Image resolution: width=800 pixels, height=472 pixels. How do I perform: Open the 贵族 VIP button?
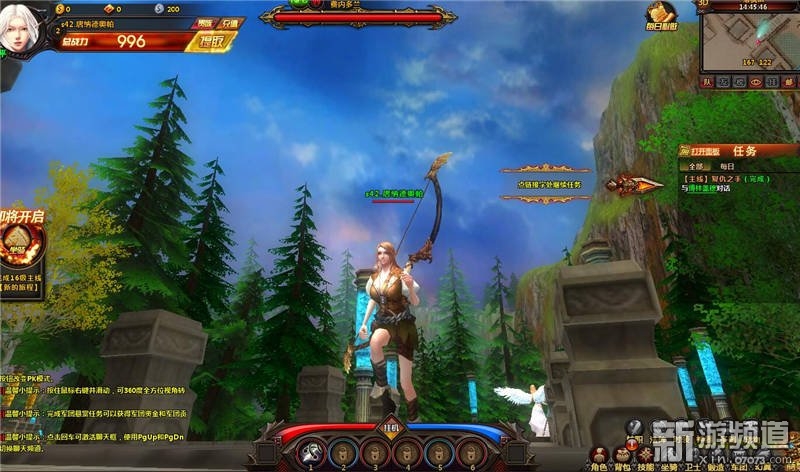click(x=204, y=23)
